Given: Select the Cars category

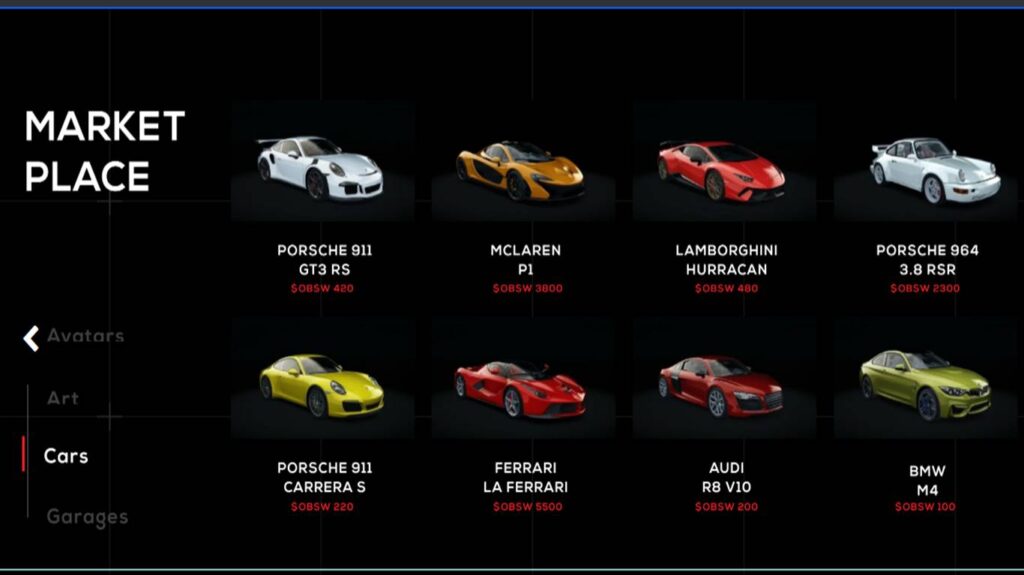Looking at the screenshot, I should click(x=66, y=456).
